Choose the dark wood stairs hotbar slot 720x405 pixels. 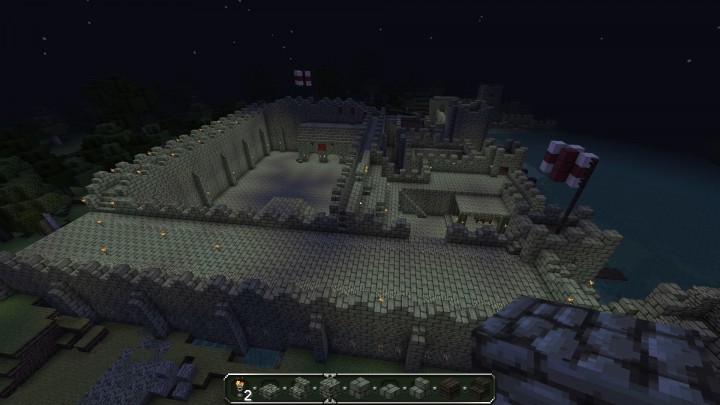pos(481,385)
